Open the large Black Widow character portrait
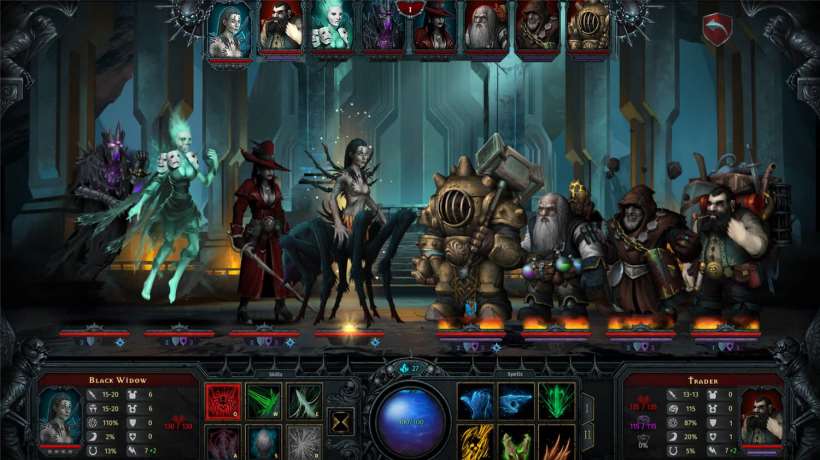 tap(59, 414)
